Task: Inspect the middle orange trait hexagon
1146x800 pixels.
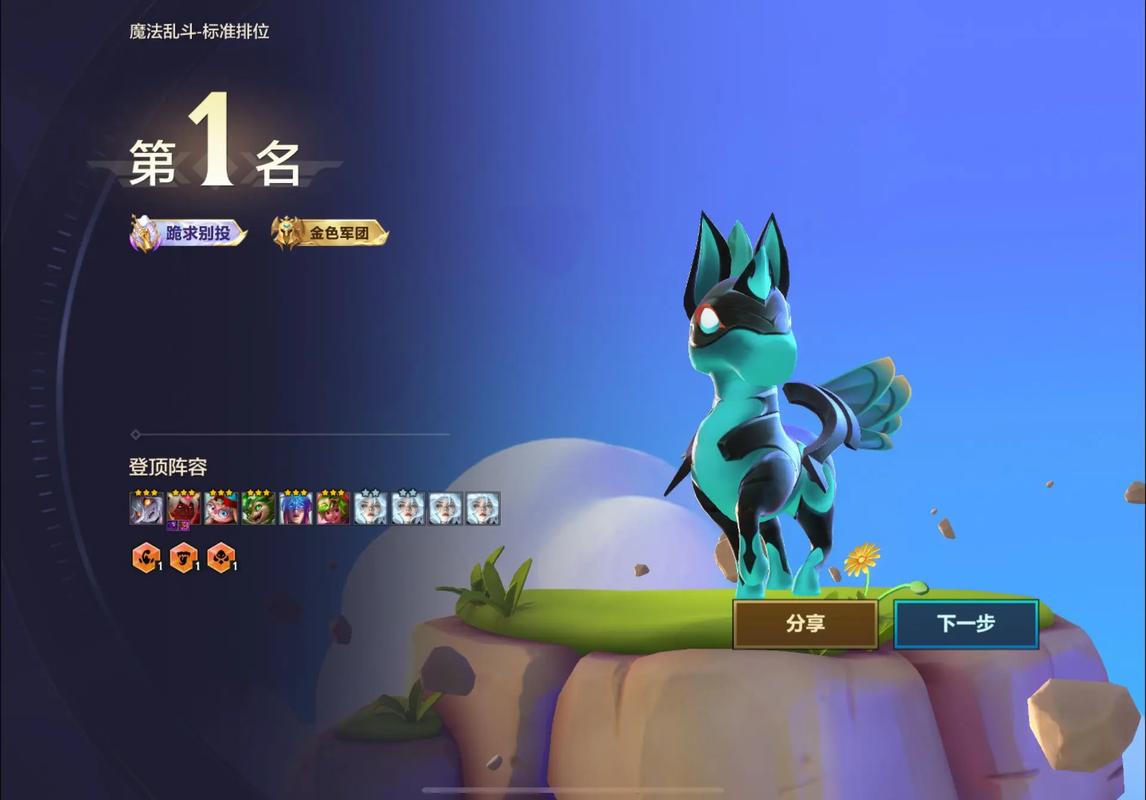Action: [x=183, y=558]
